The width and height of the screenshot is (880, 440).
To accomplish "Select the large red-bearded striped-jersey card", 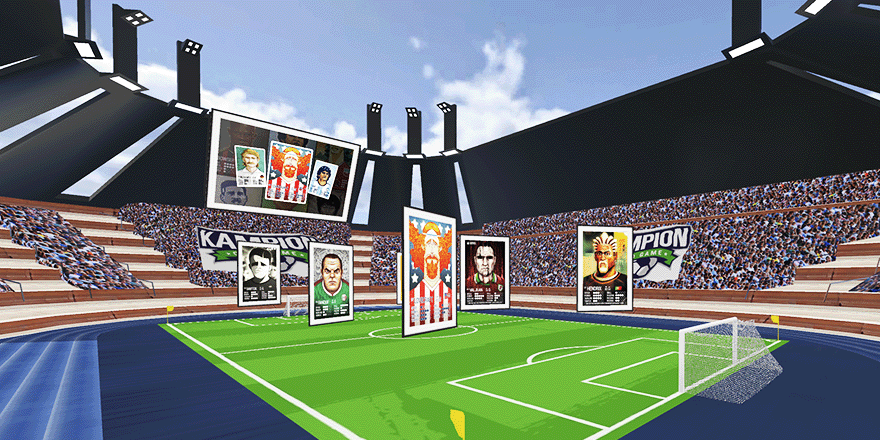I will pyautogui.click(x=429, y=271).
